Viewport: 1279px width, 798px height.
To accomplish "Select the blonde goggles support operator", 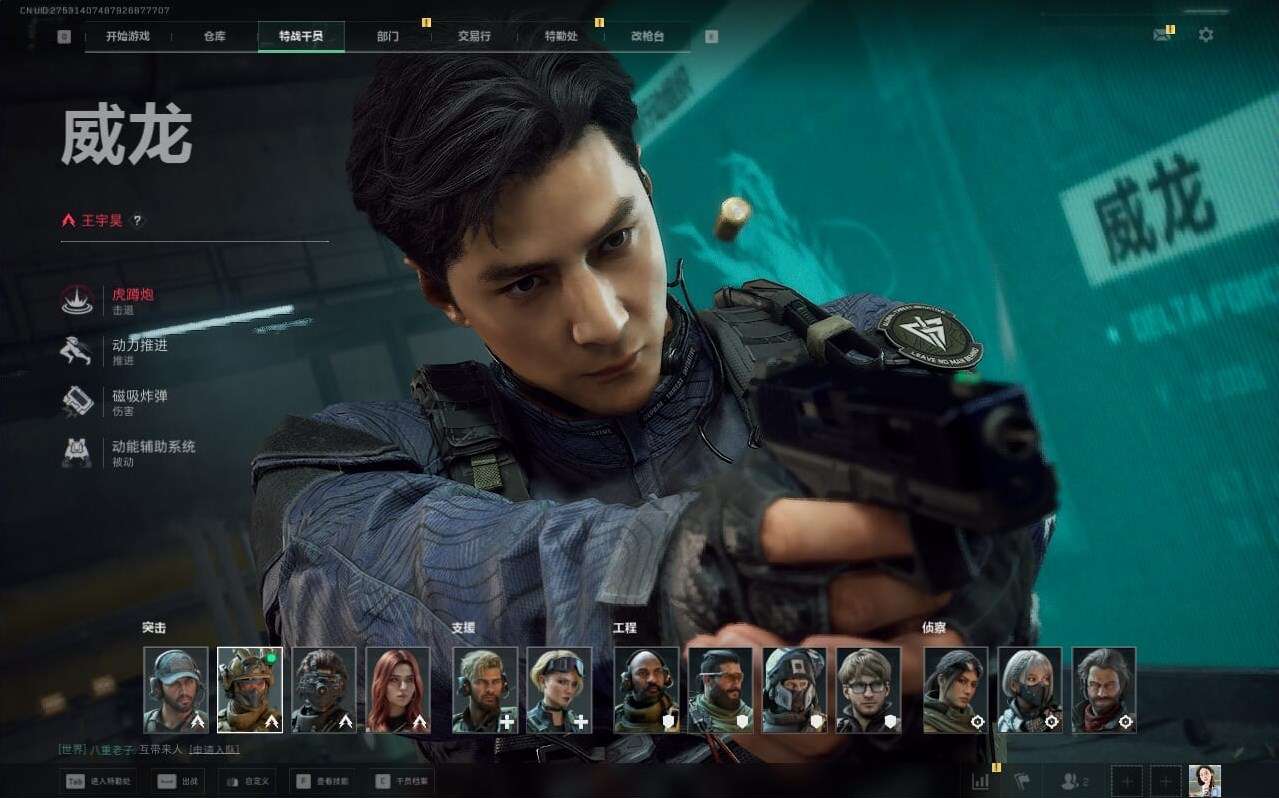I will [559, 690].
